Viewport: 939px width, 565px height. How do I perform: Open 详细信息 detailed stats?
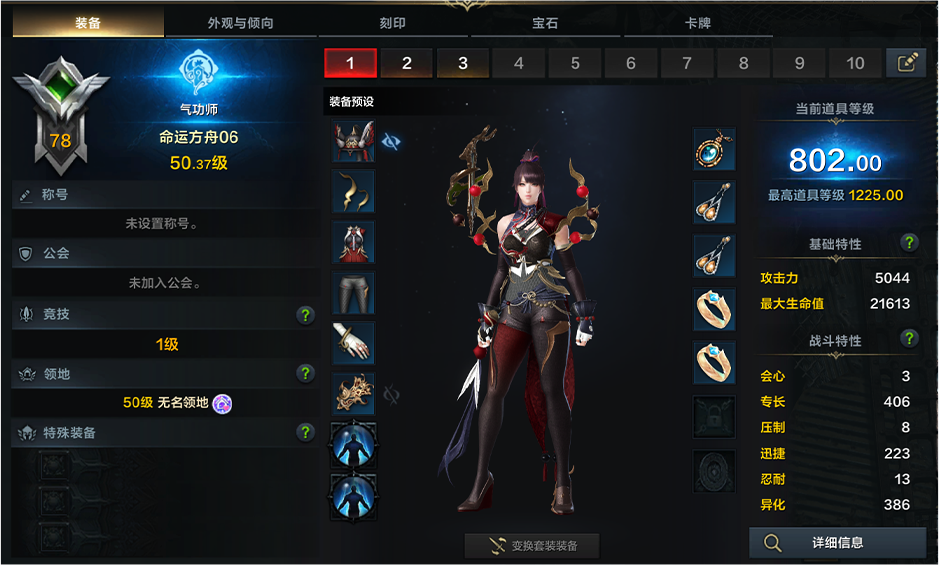[837, 543]
